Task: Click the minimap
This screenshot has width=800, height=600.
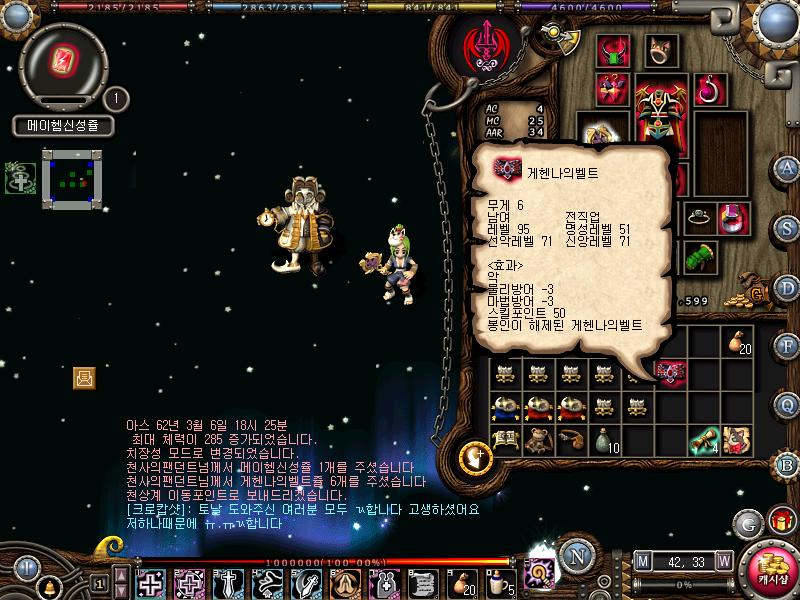Action: pos(72,178)
